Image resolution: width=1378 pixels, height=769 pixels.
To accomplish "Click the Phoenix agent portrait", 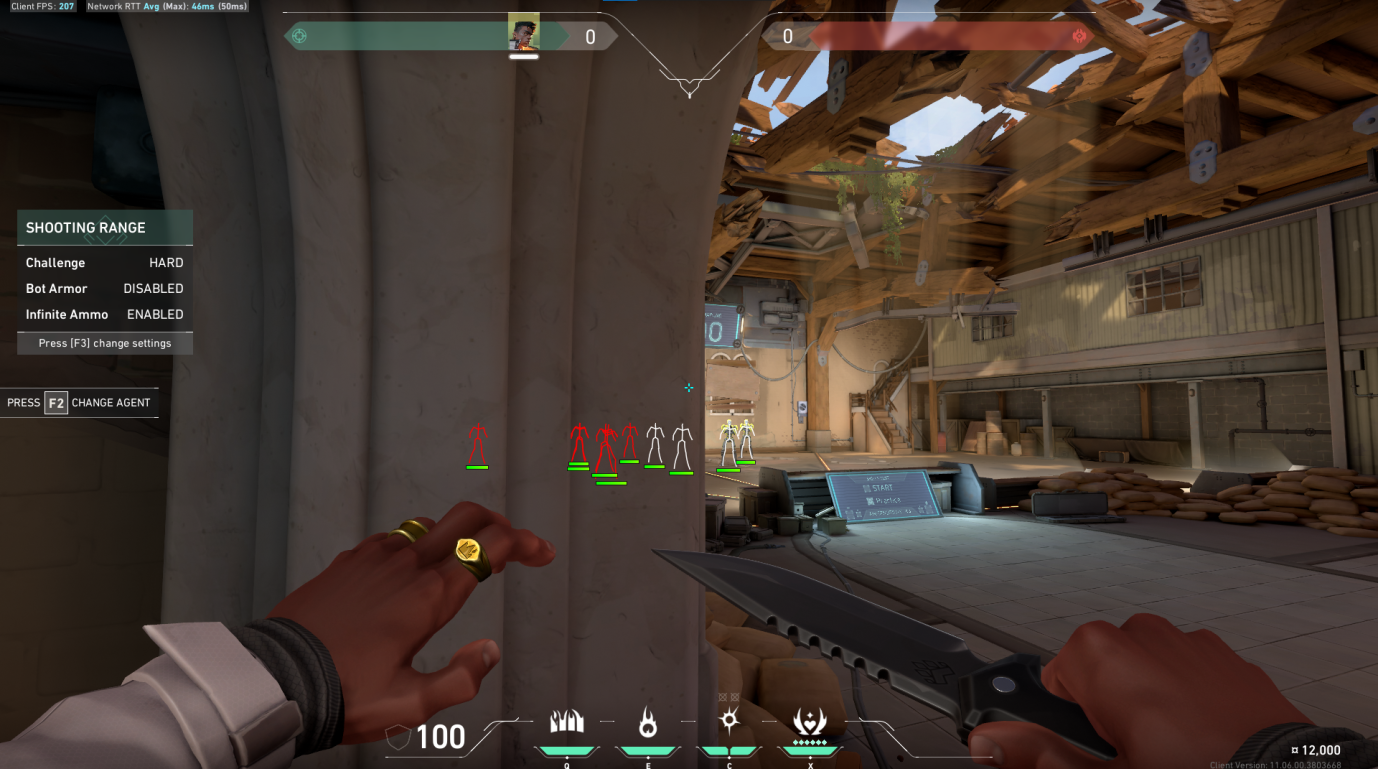I will tap(523, 34).
